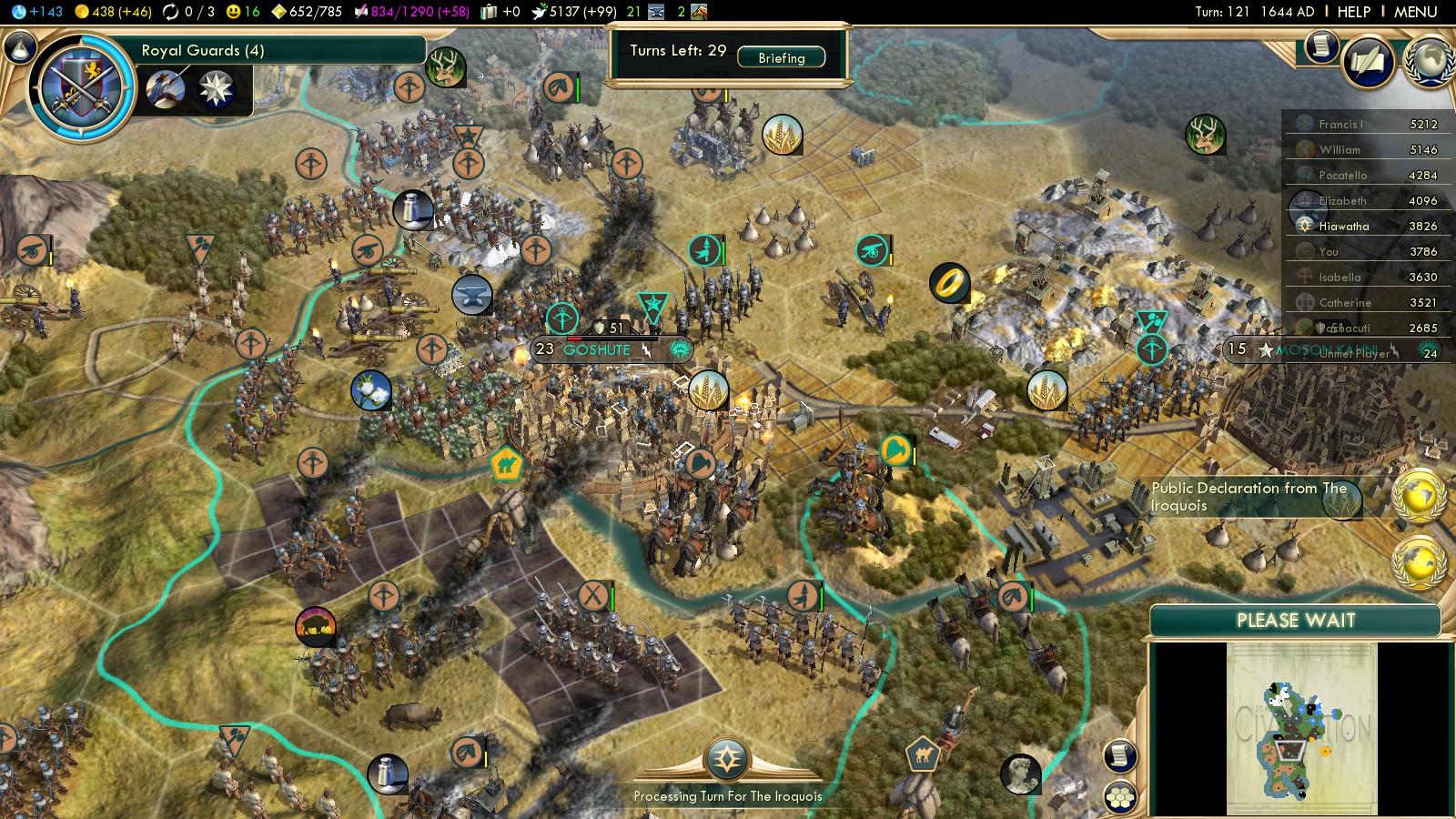
Task: Click the minimap to move the view
Action: point(1301,728)
